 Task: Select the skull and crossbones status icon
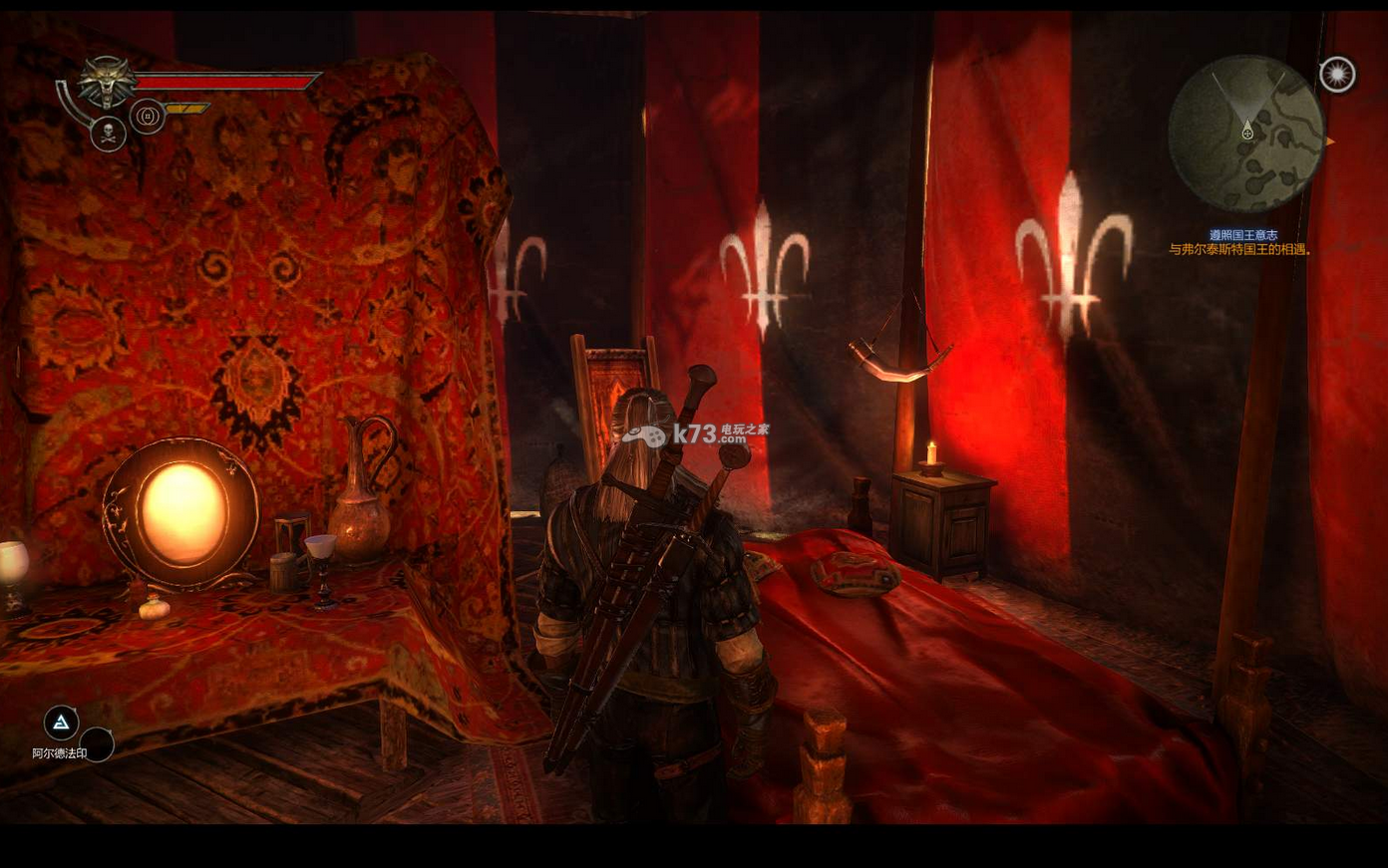[108, 134]
